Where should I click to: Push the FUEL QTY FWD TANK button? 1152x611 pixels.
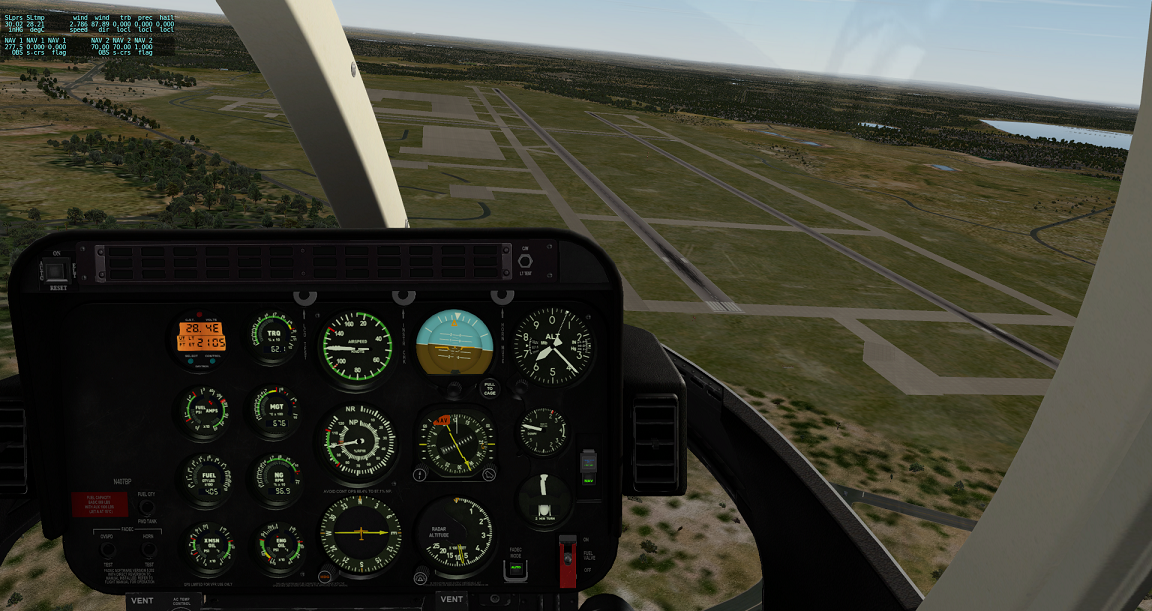click(146, 507)
